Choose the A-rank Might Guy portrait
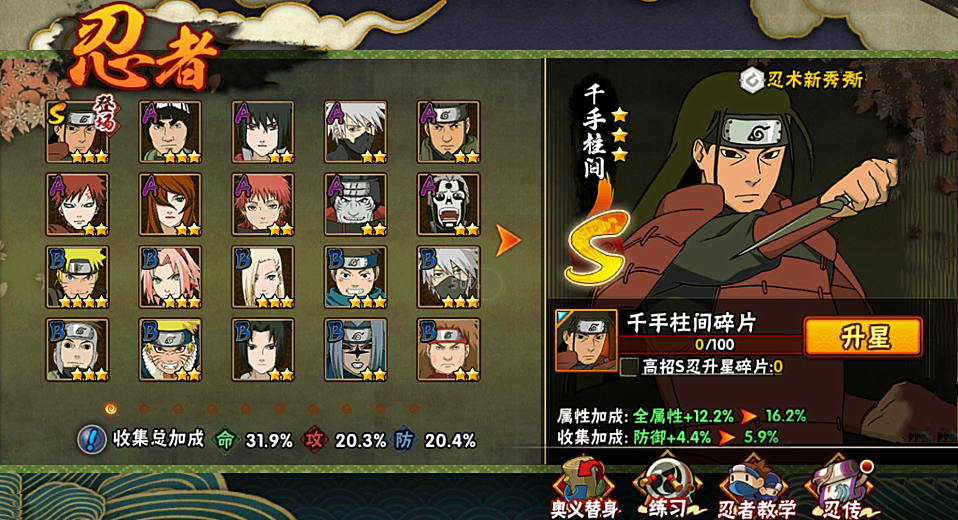Image resolution: width=958 pixels, height=520 pixels. coord(170,131)
